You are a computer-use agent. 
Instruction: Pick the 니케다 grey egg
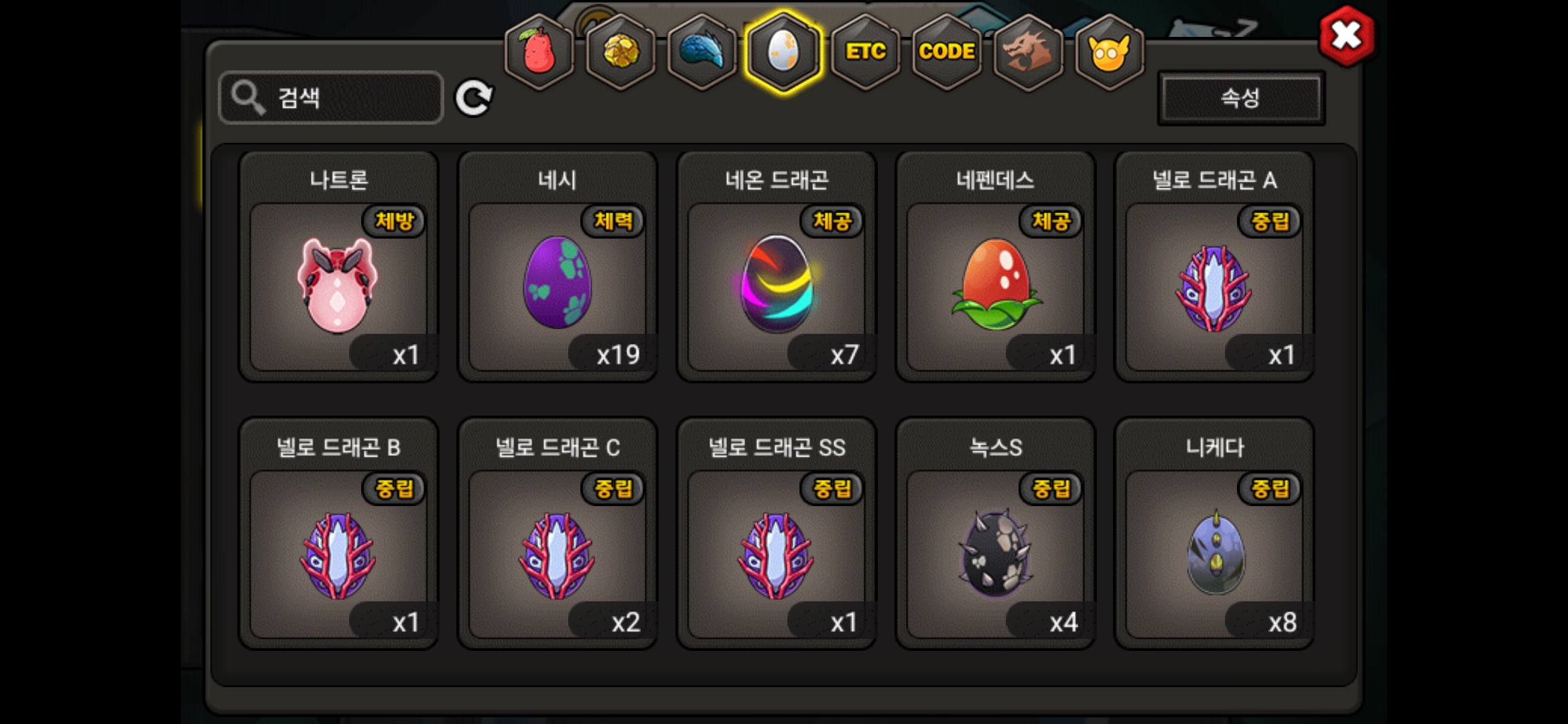[1214, 554]
